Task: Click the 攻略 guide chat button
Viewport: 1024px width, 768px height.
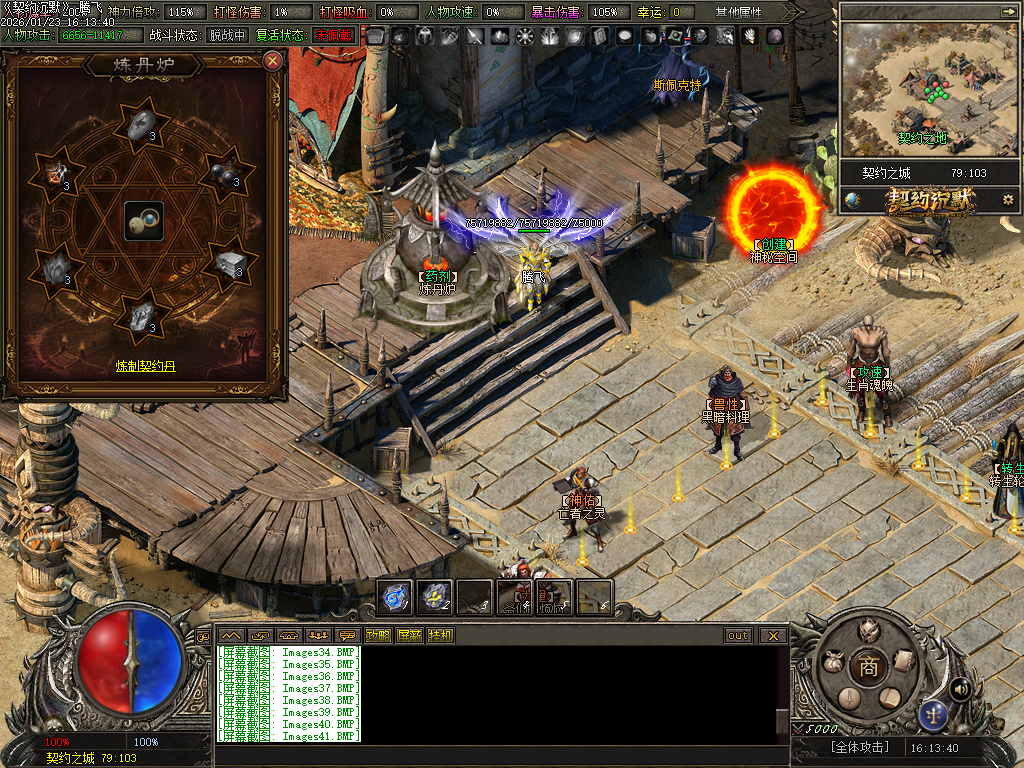Action: pos(379,635)
